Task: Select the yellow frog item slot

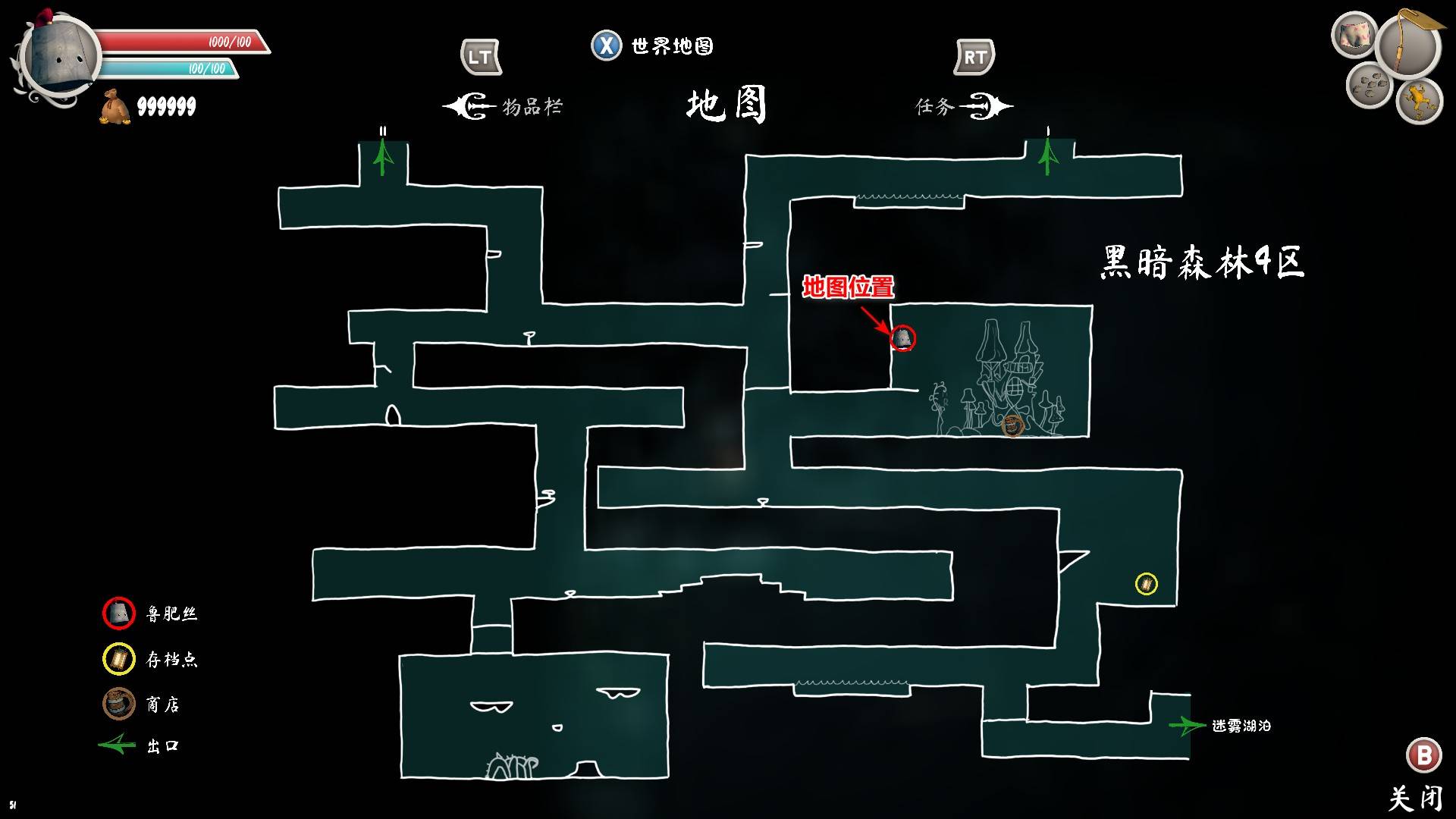Action: (1418, 99)
